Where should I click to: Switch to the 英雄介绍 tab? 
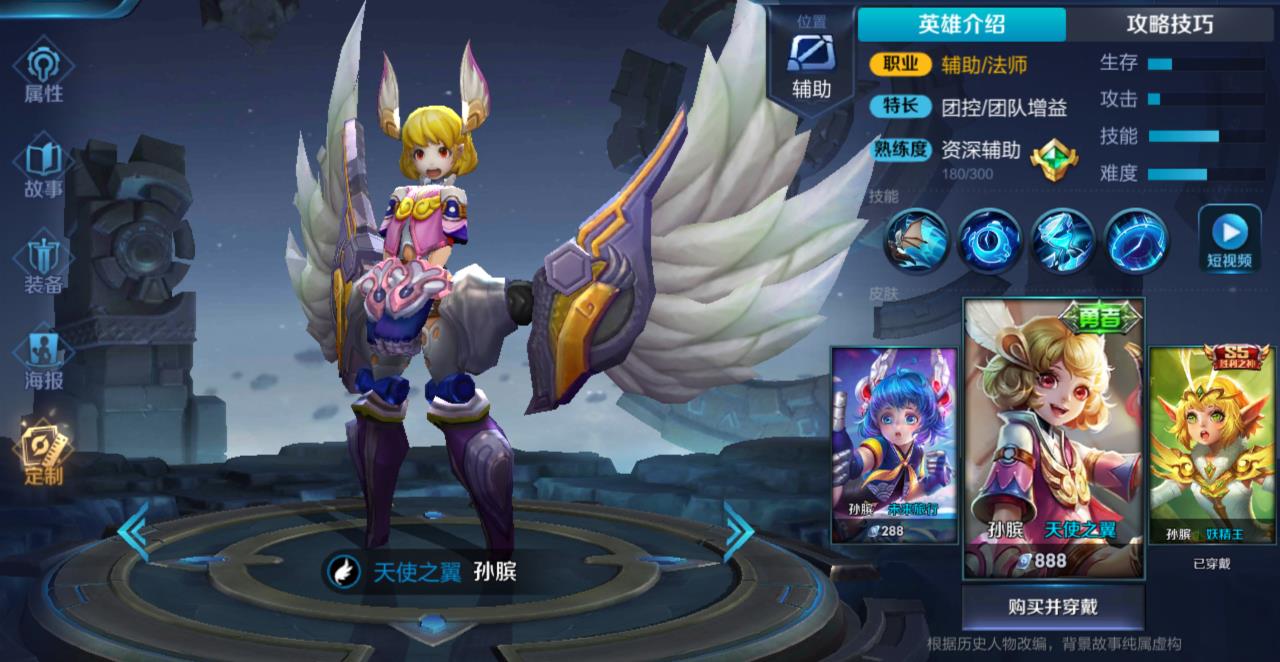[x=961, y=24]
